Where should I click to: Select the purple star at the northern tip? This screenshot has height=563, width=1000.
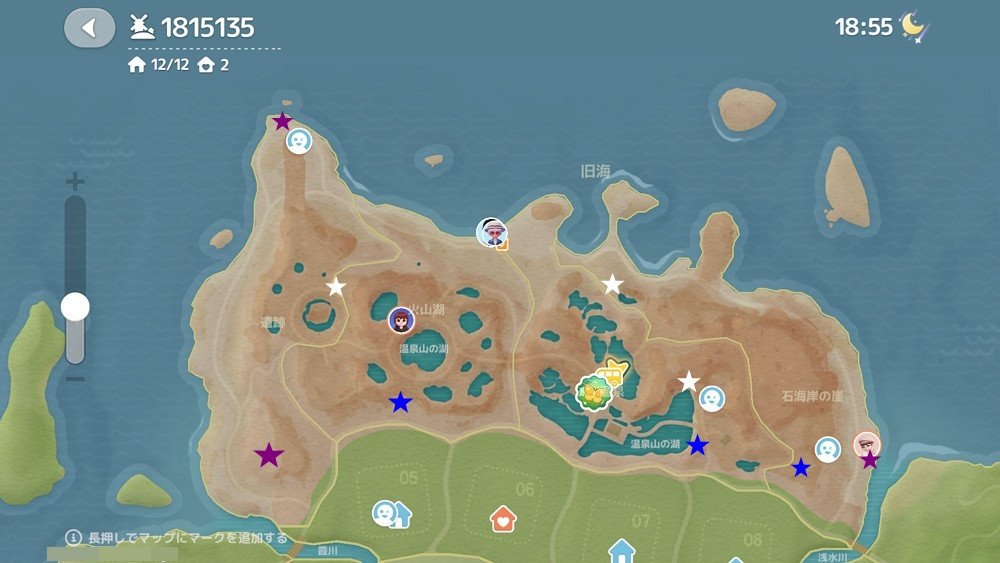coord(283,122)
